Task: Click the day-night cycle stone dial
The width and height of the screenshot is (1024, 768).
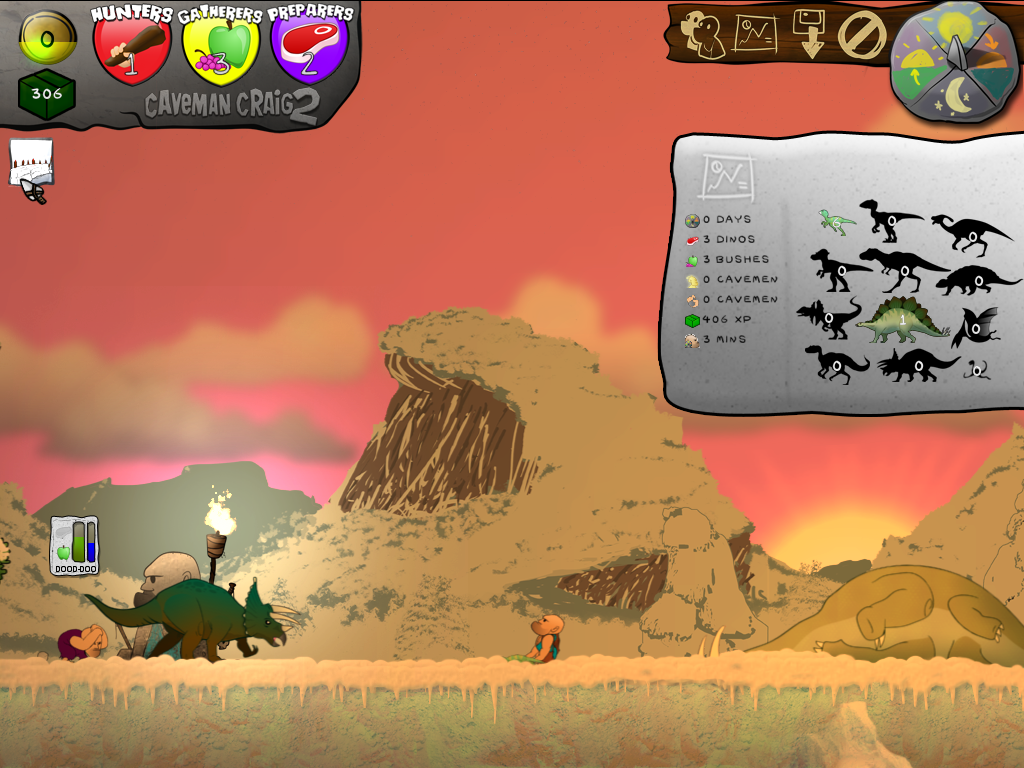Action: click(954, 62)
